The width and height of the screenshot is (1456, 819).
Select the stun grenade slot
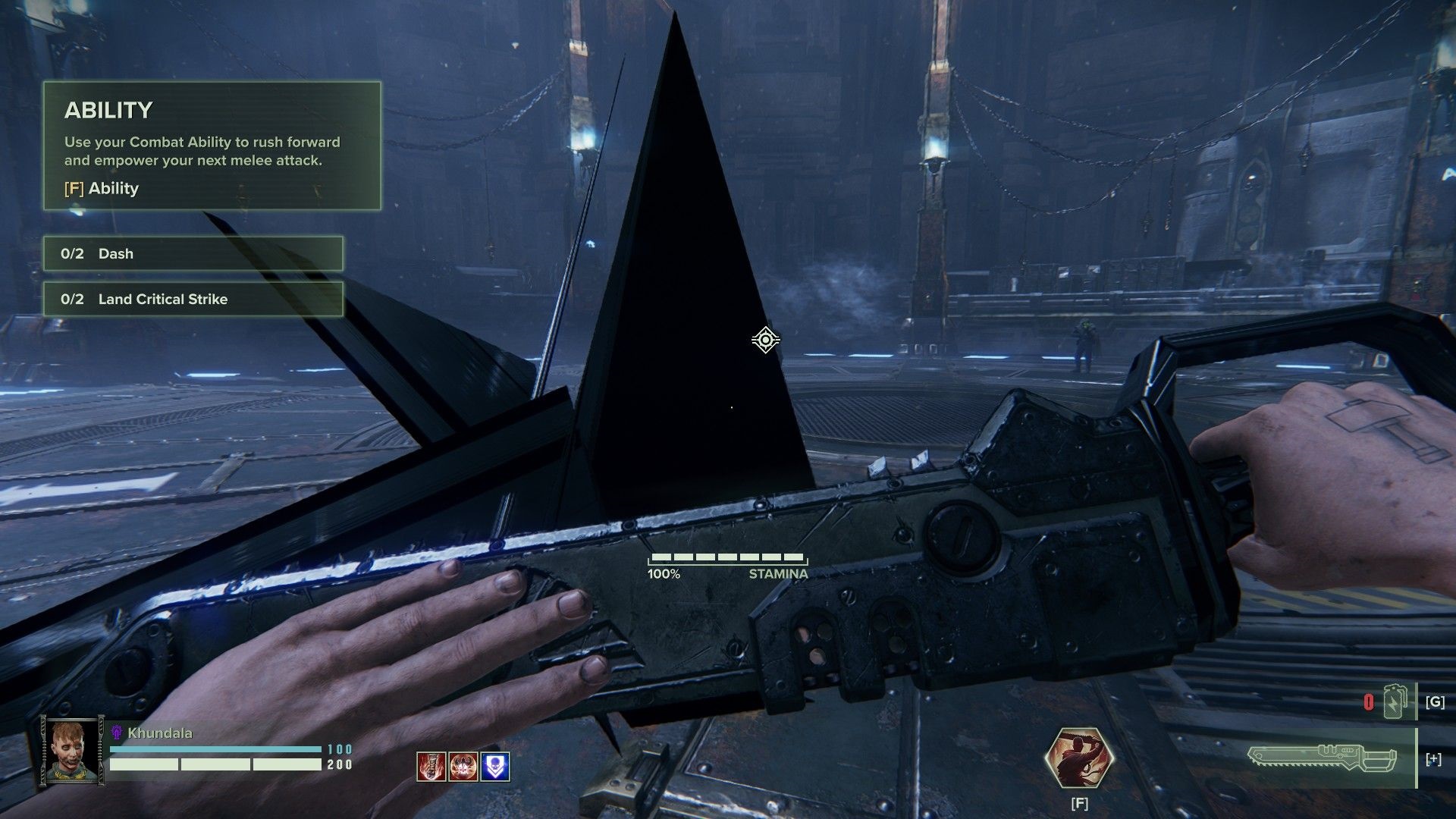click(1395, 701)
